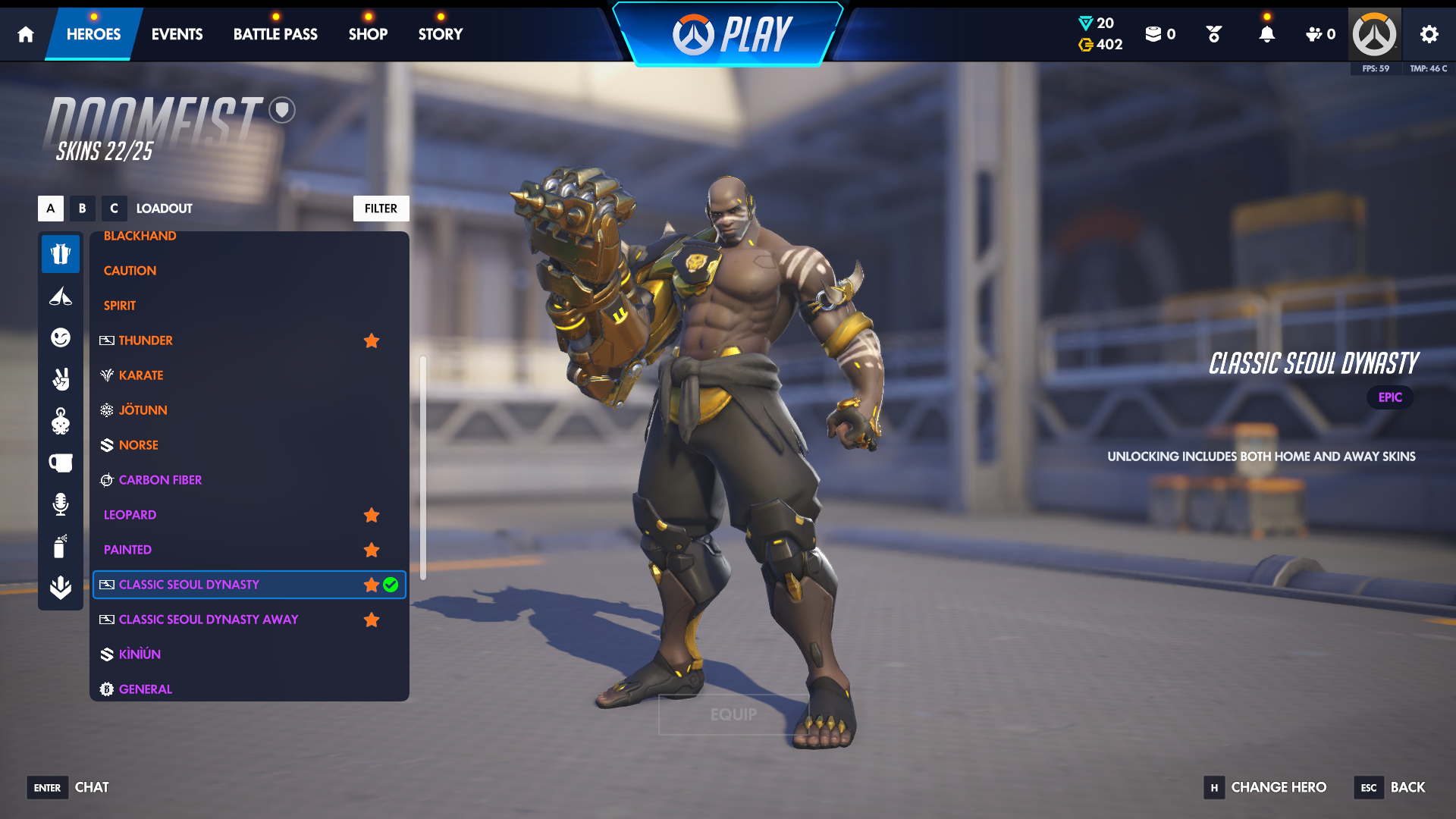The height and width of the screenshot is (819, 1456).
Task: Open the Battle Pass tab
Action: click(275, 34)
